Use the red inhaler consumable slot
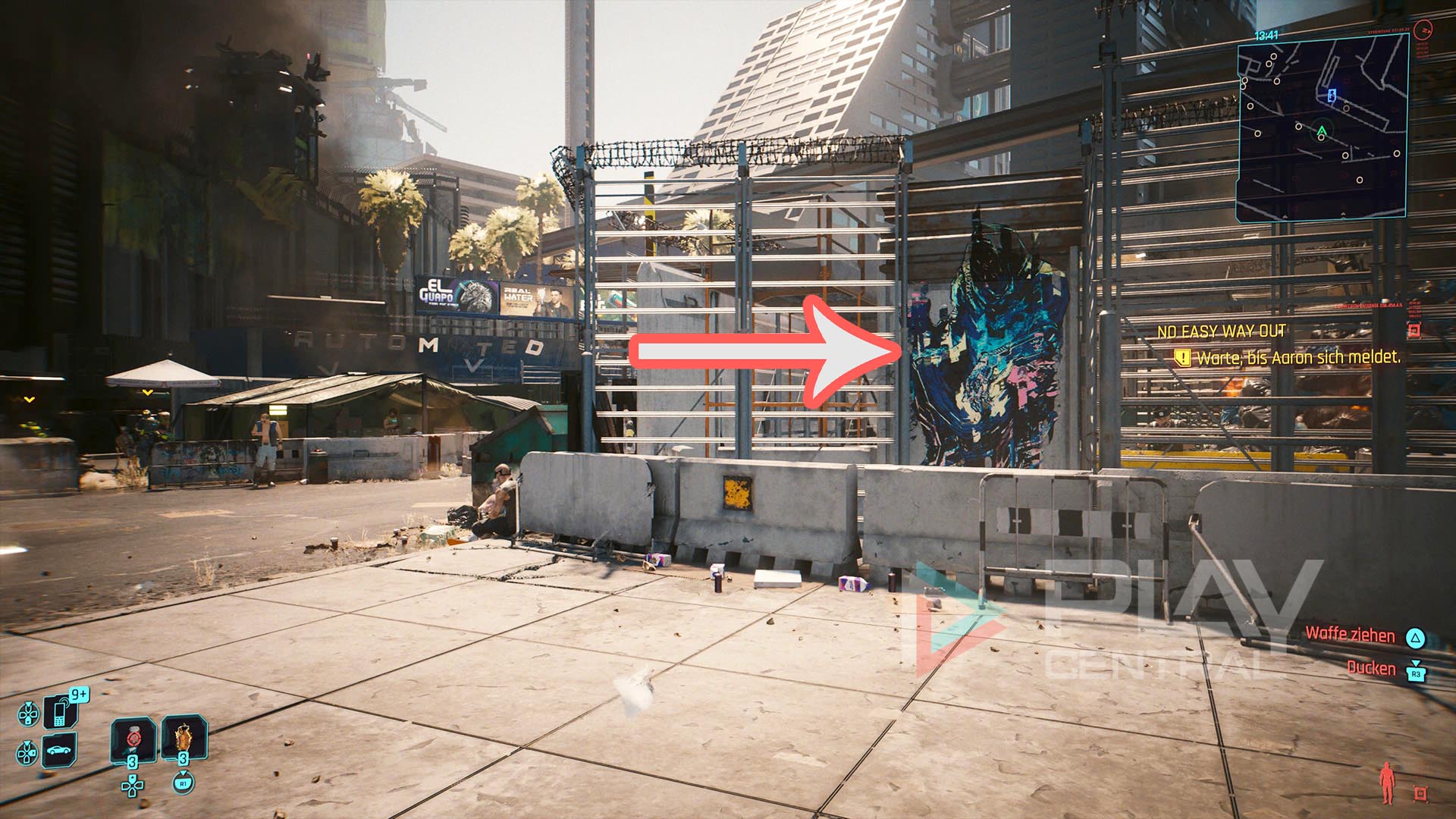Viewport: 1456px width, 819px height. pos(134,738)
